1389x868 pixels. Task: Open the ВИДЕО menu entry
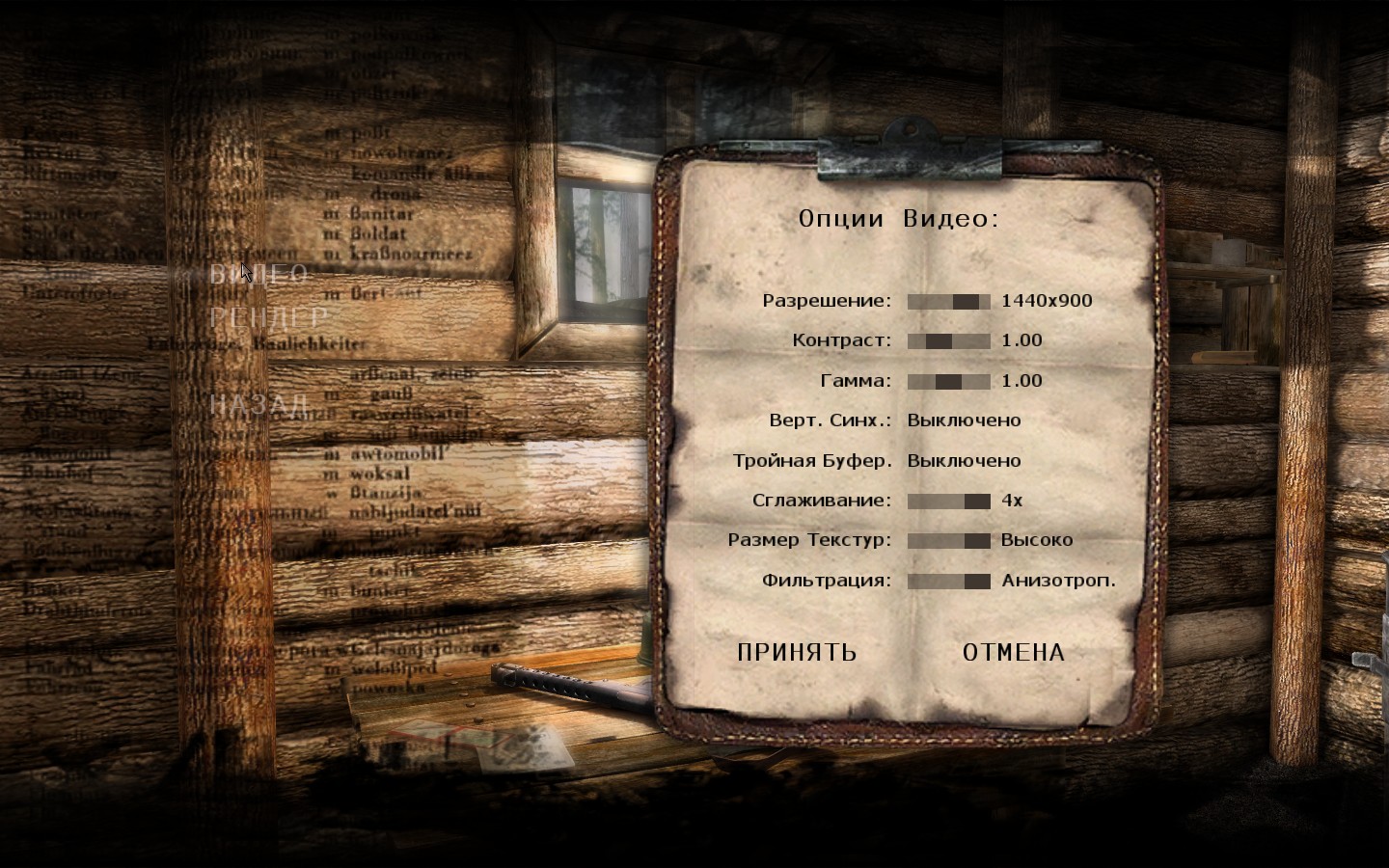point(259,274)
